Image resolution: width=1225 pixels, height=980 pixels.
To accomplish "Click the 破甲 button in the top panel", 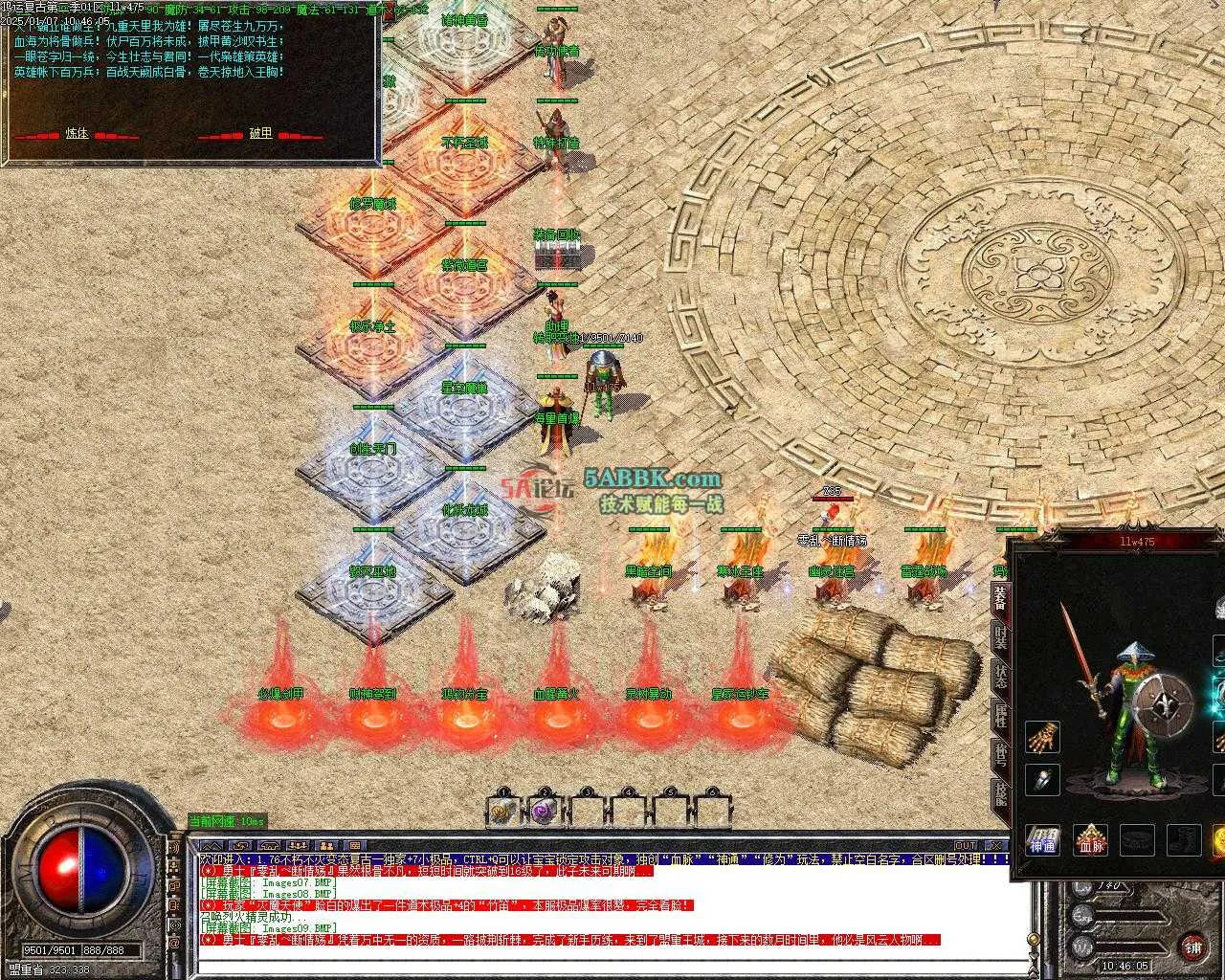I will (x=260, y=134).
